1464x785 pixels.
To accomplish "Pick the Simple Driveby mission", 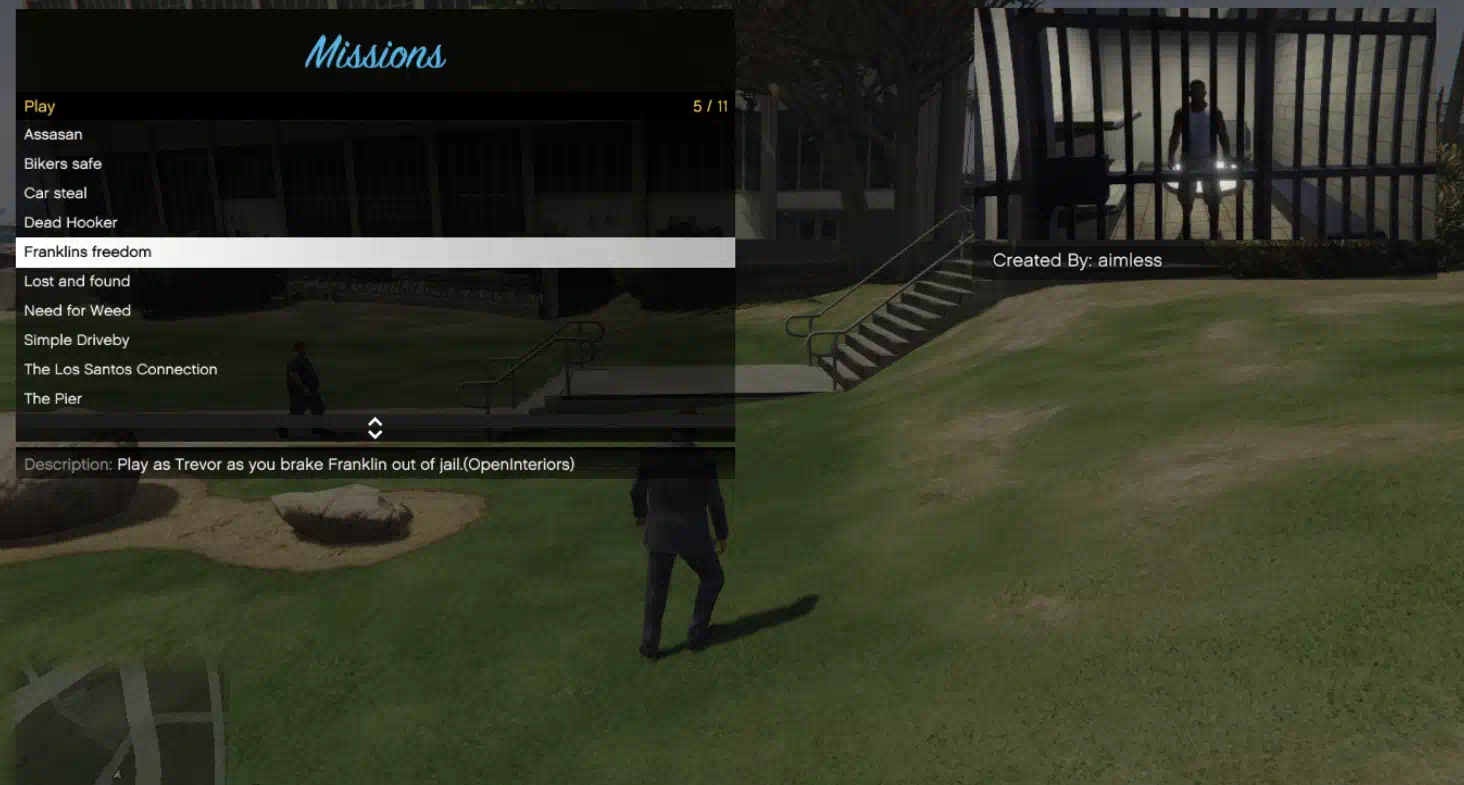I will pos(77,340).
